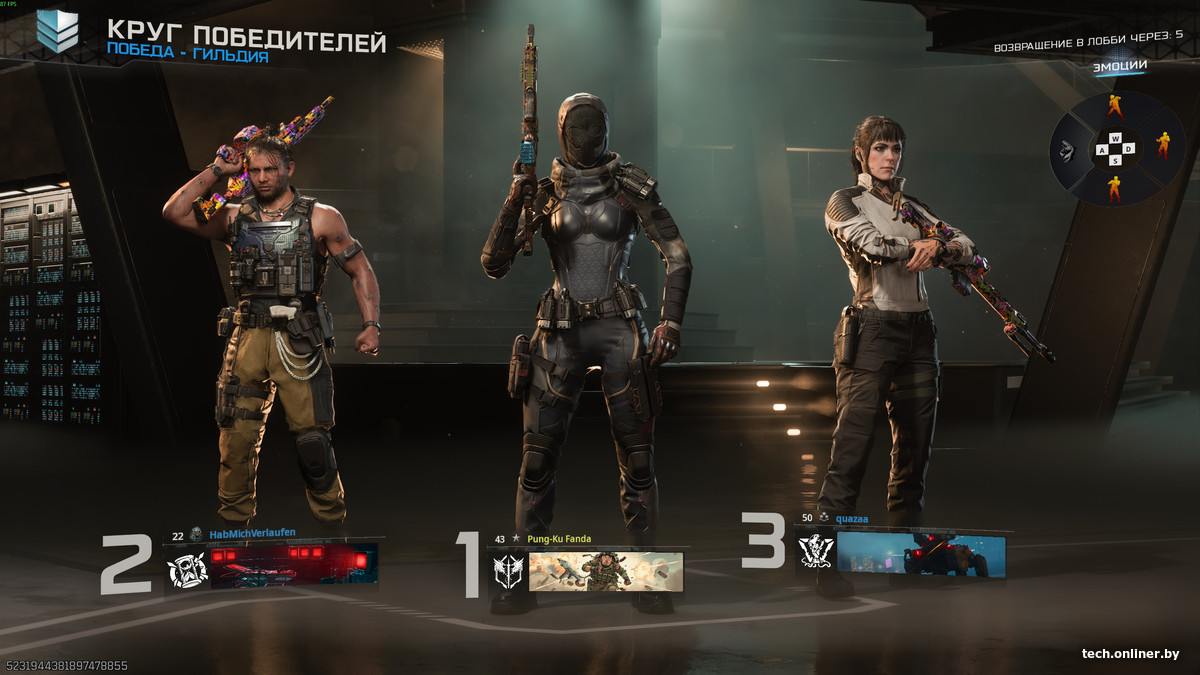Select the bottom emote in the wheel
Image resolution: width=1200 pixels, height=675 pixels.
click(1115, 187)
